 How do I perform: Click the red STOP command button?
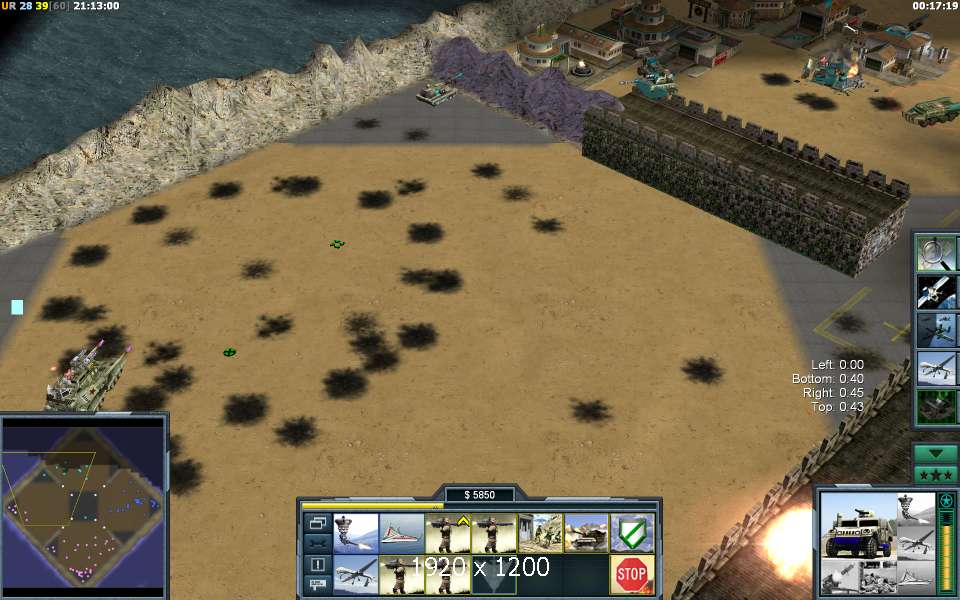(631, 574)
